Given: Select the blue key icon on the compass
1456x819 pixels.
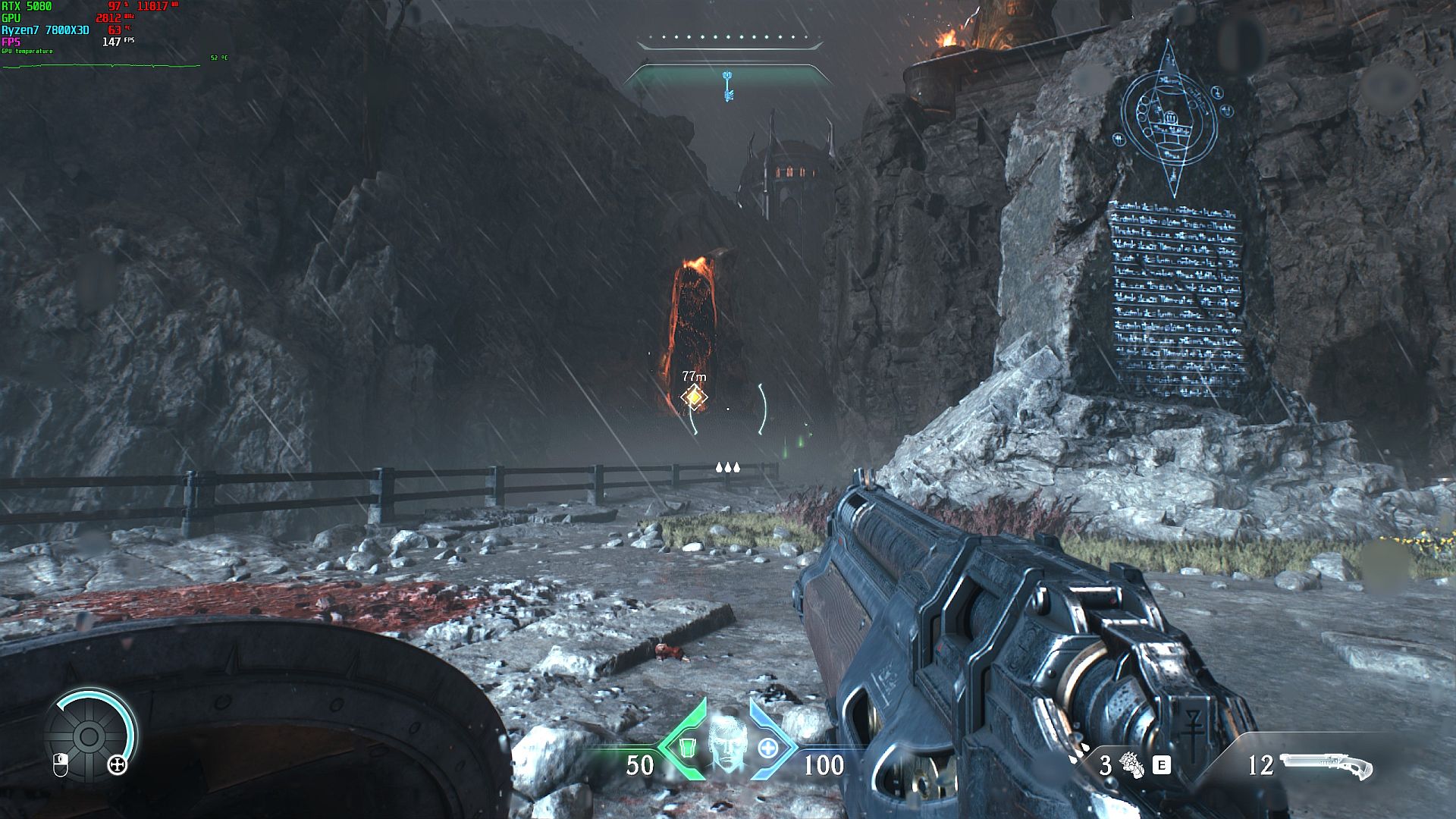Looking at the screenshot, I should click(728, 86).
